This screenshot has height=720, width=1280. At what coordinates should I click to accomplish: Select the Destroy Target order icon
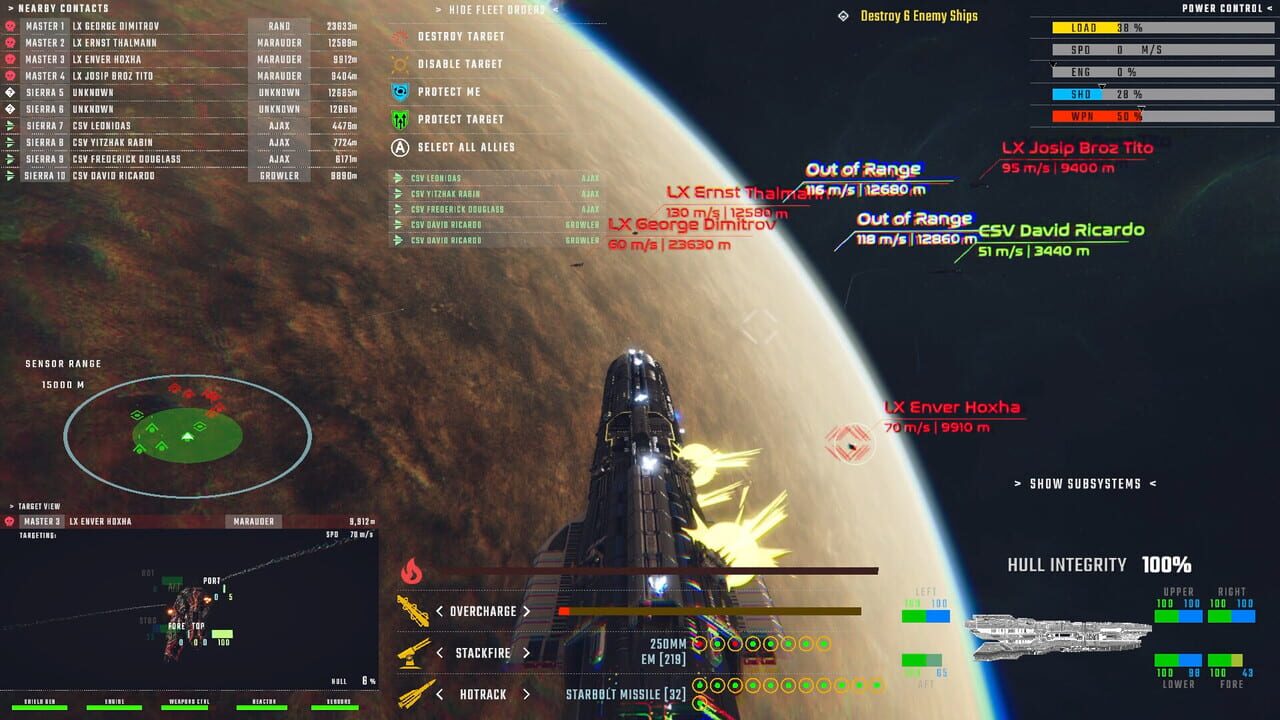(x=398, y=36)
